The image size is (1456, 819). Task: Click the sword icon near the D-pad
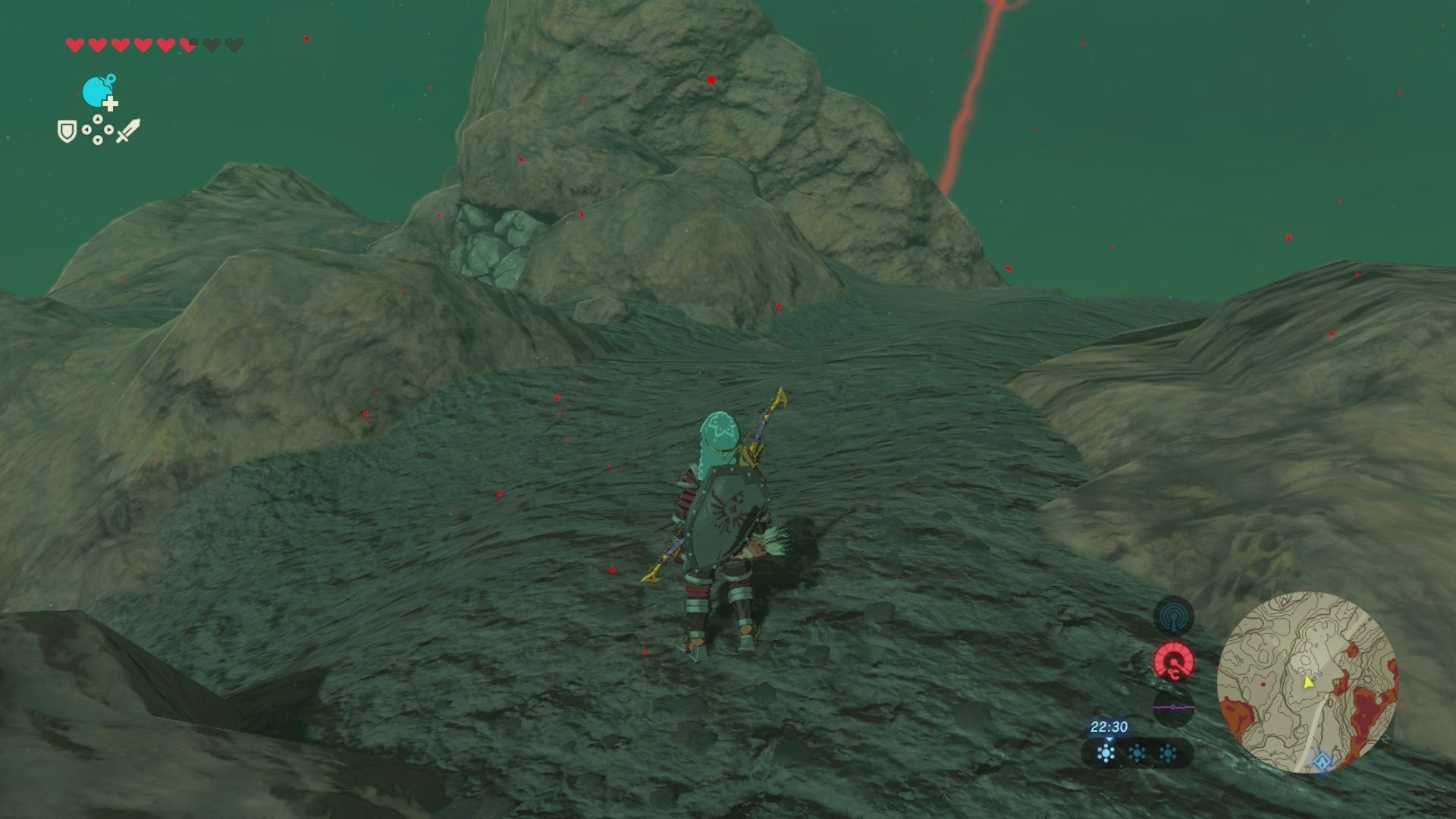coord(129,131)
